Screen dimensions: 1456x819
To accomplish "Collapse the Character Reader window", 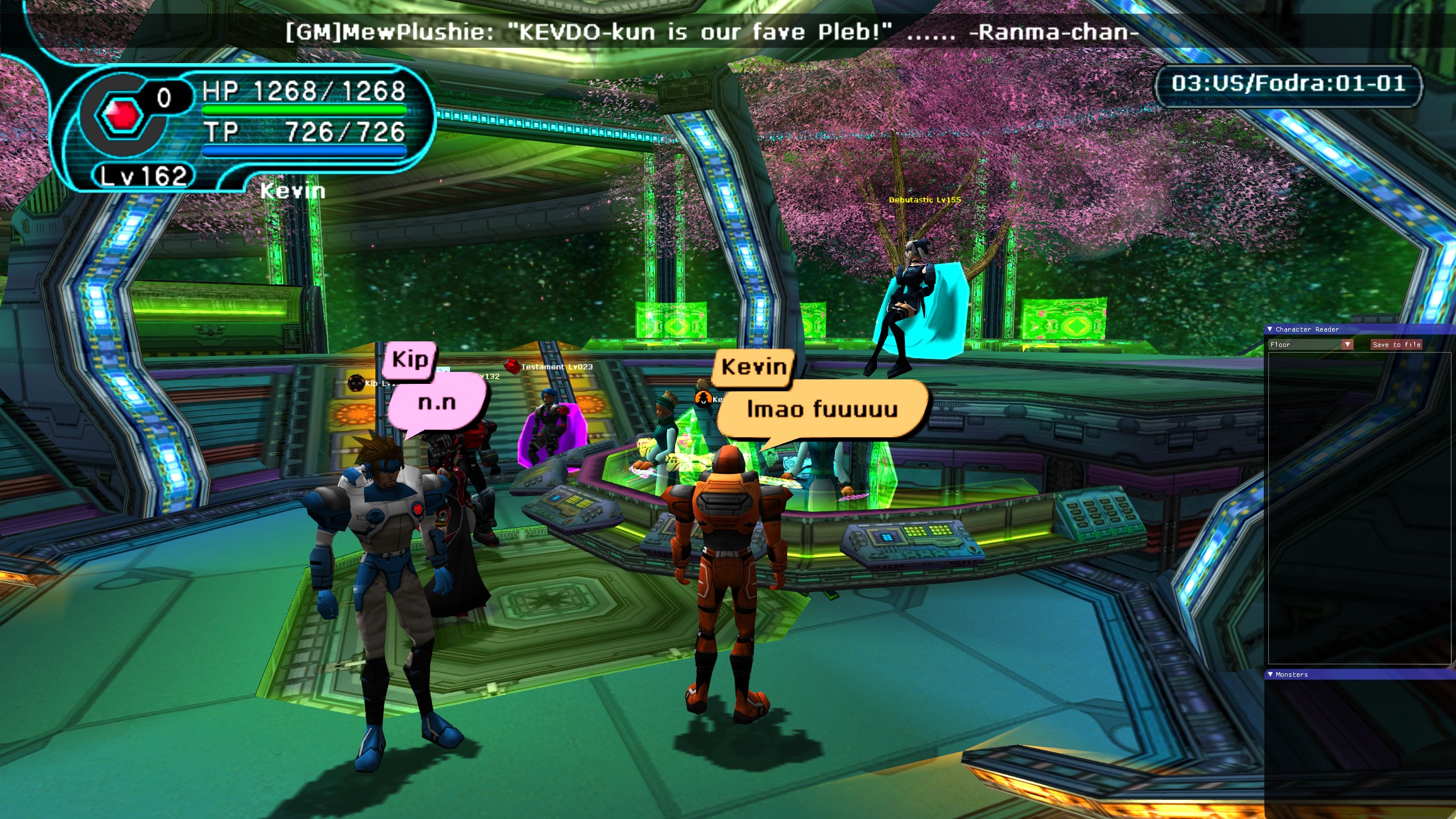I will 1270,329.
